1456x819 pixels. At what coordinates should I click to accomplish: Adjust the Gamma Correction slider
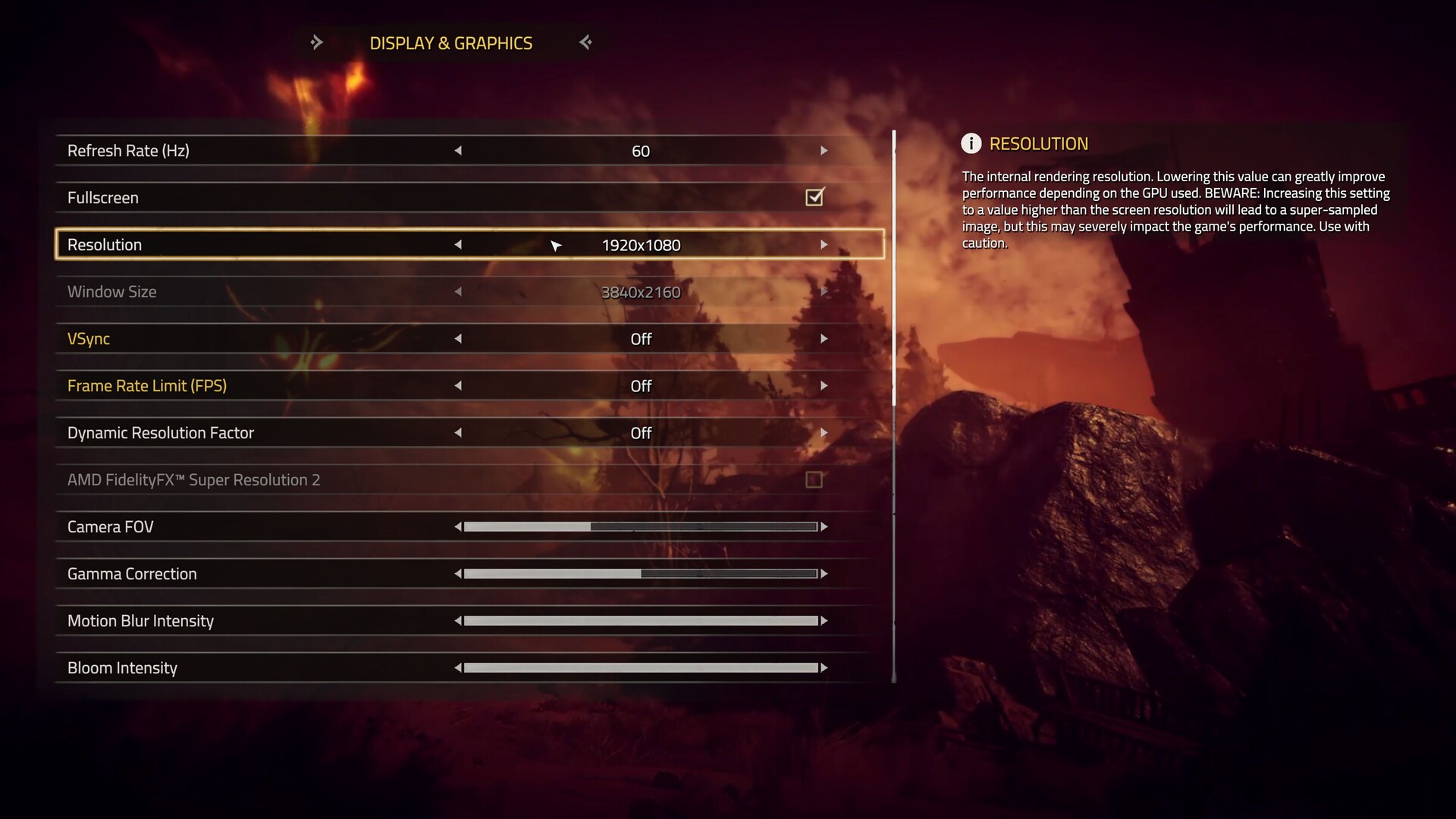641,574
